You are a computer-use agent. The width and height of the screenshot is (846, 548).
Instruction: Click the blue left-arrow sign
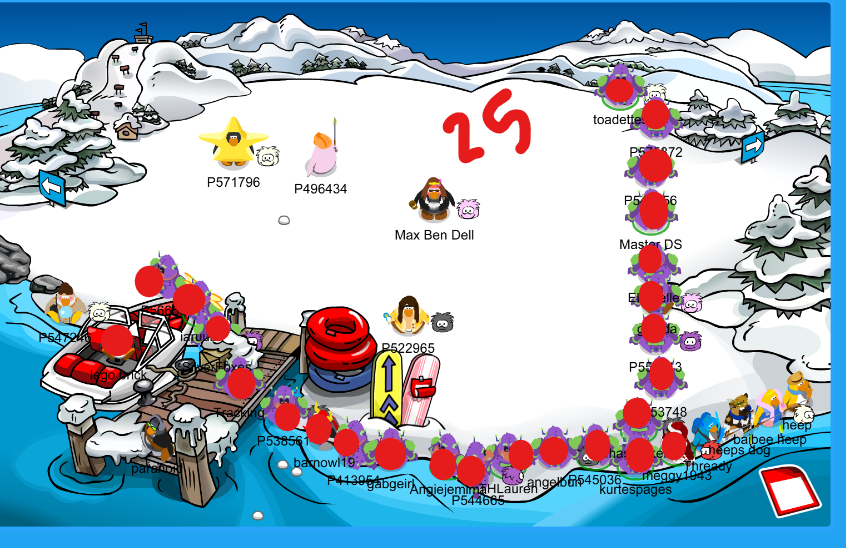[x=52, y=187]
